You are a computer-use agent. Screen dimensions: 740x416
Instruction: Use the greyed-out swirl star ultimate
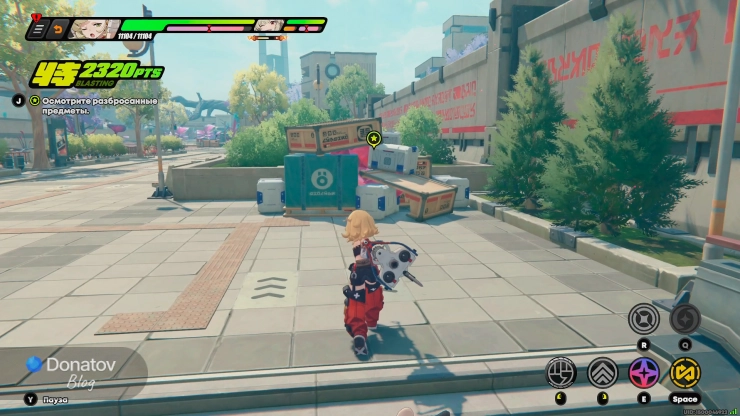point(685,319)
